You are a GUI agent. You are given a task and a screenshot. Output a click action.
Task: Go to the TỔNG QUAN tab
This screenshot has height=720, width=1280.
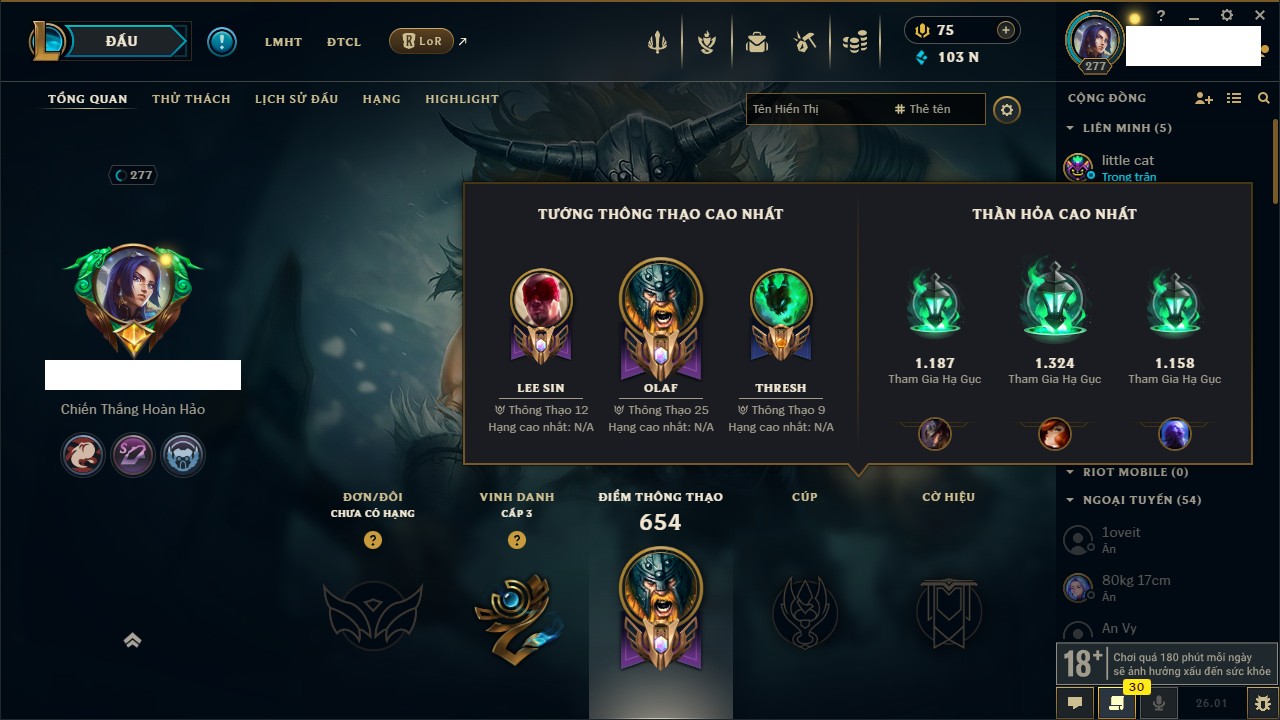click(x=88, y=99)
